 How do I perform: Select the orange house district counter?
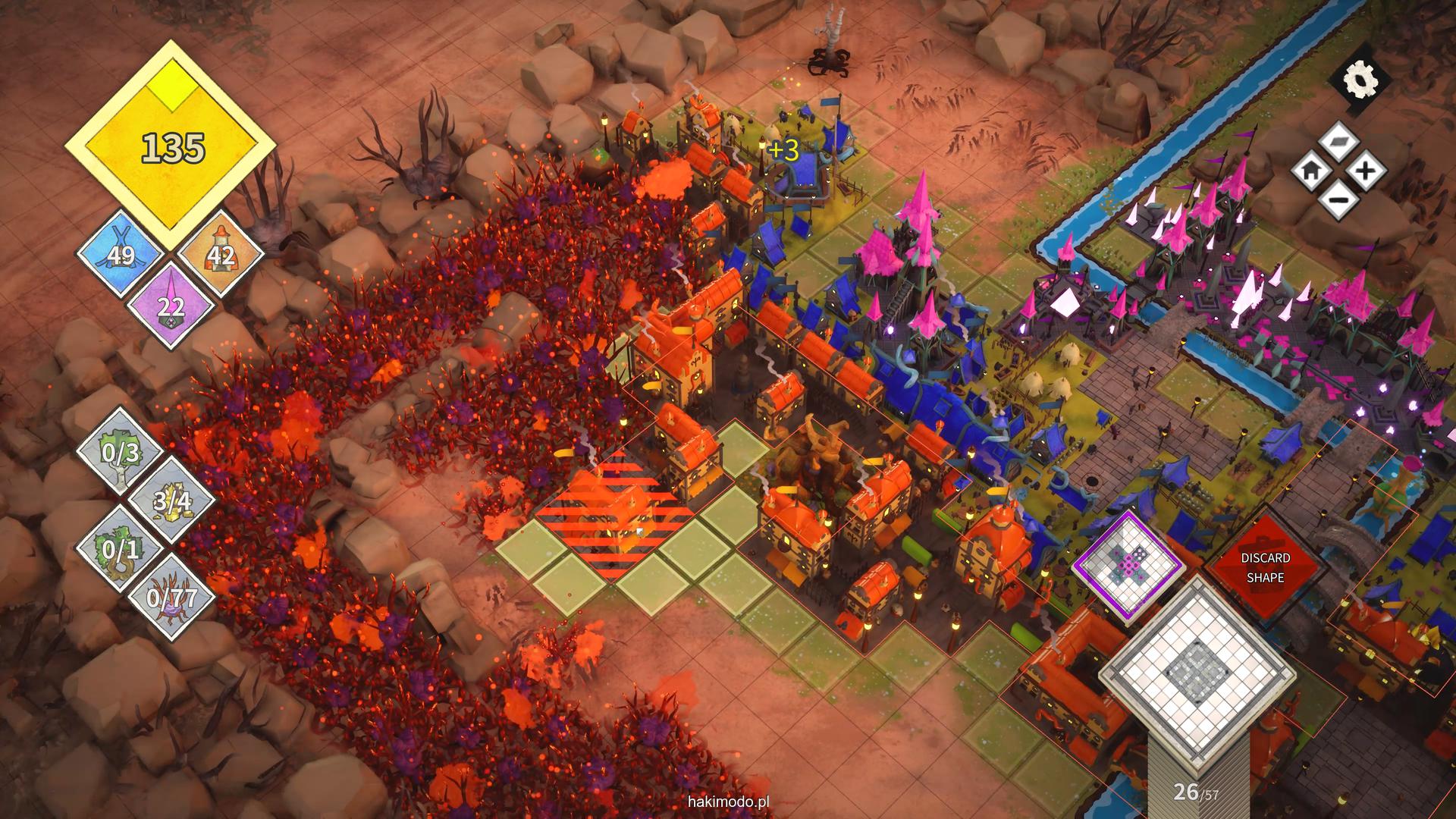click(221, 254)
